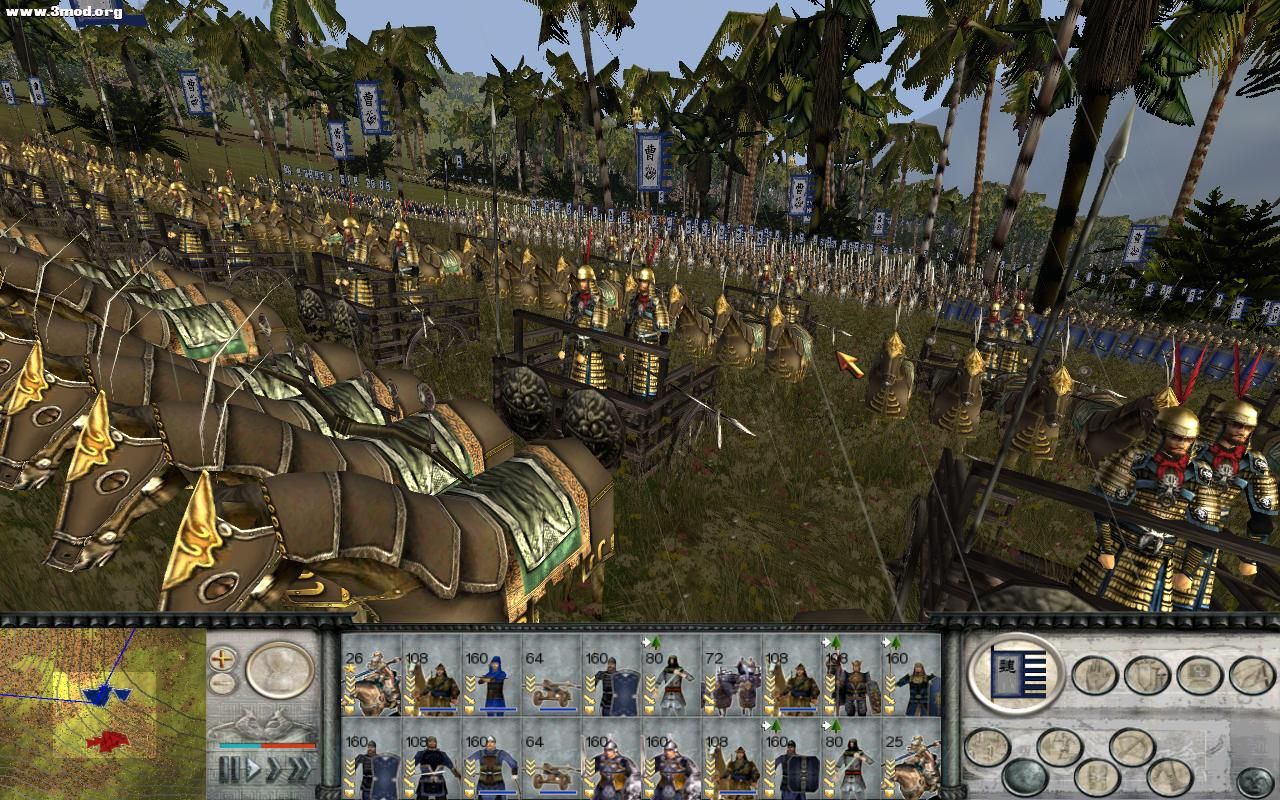Image resolution: width=1280 pixels, height=800 pixels.
Task: Open the menu via the corner round face button
Action: tap(1254, 781)
